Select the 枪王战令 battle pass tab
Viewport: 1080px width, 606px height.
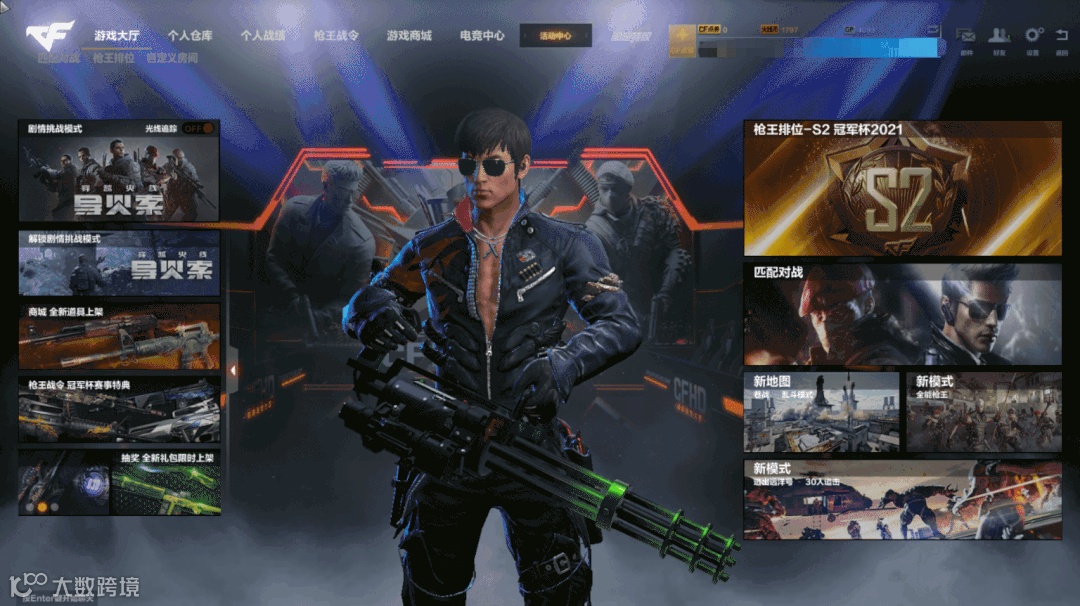336,36
